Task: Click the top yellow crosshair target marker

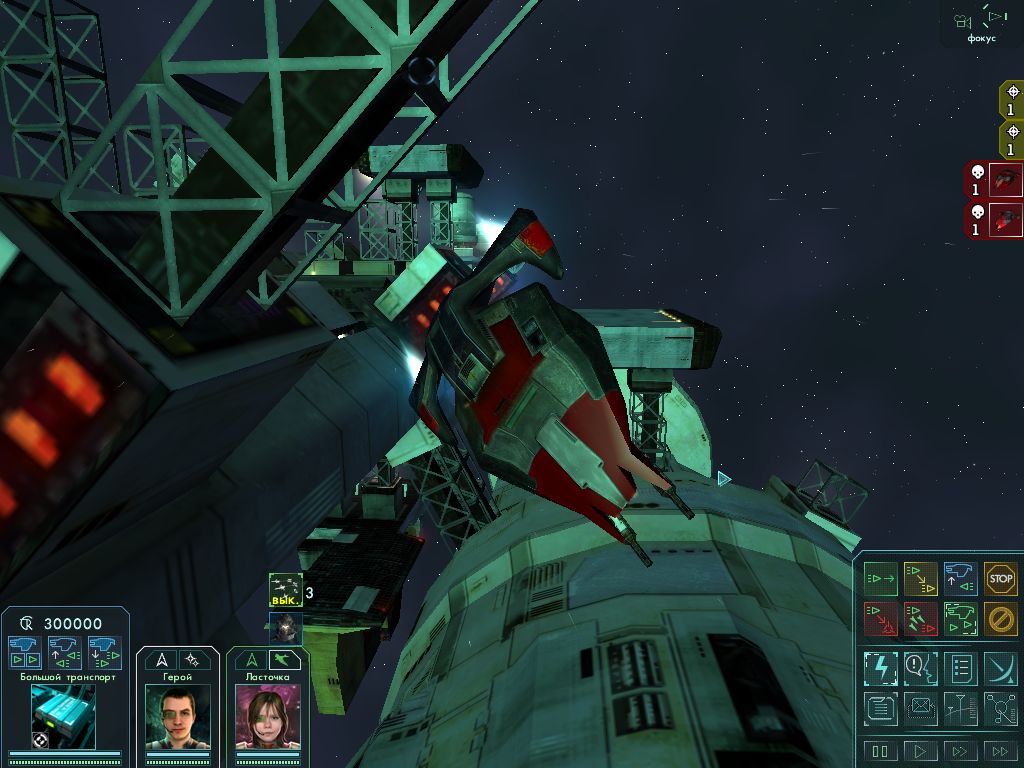Action: pos(1012,100)
